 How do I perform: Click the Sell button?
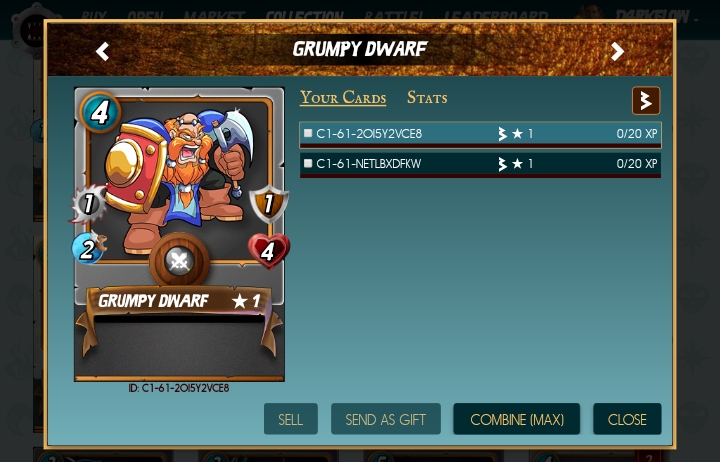[291, 419]
